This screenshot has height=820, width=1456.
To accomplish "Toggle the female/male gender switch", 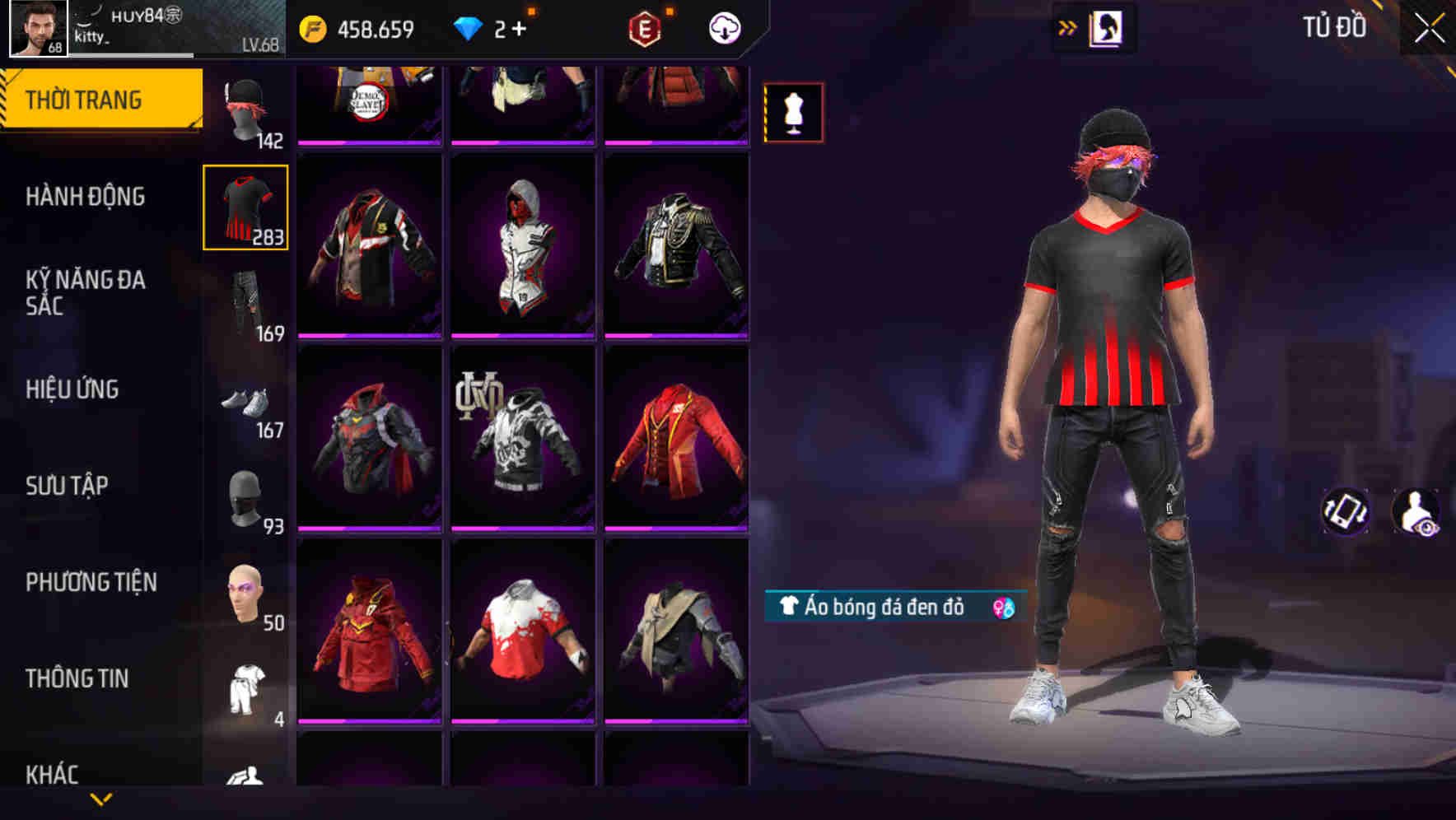I will [1005, 609].
